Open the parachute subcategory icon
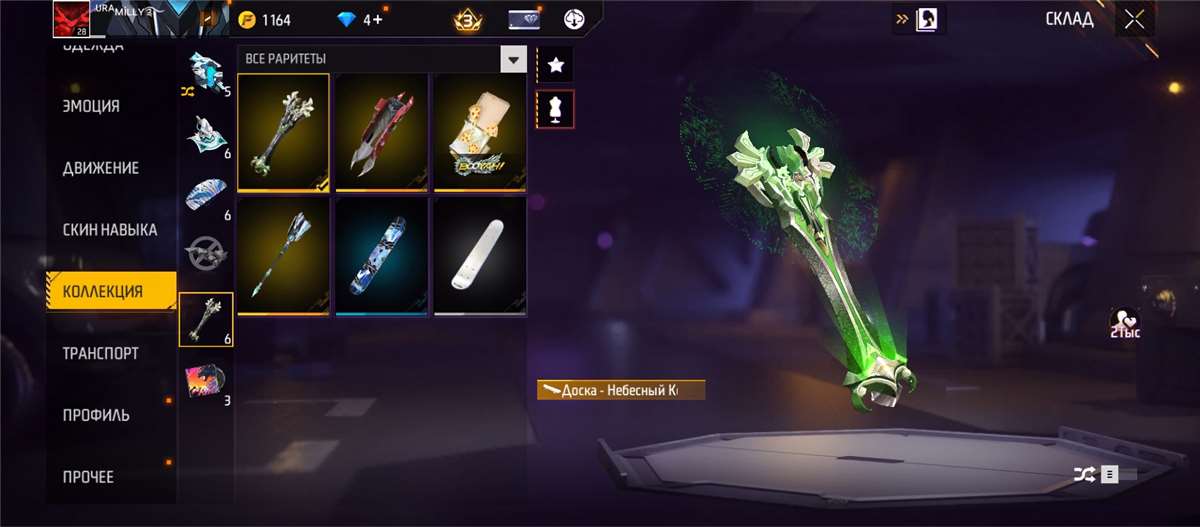The image size is (1200, 527). [x=205, y=194]
